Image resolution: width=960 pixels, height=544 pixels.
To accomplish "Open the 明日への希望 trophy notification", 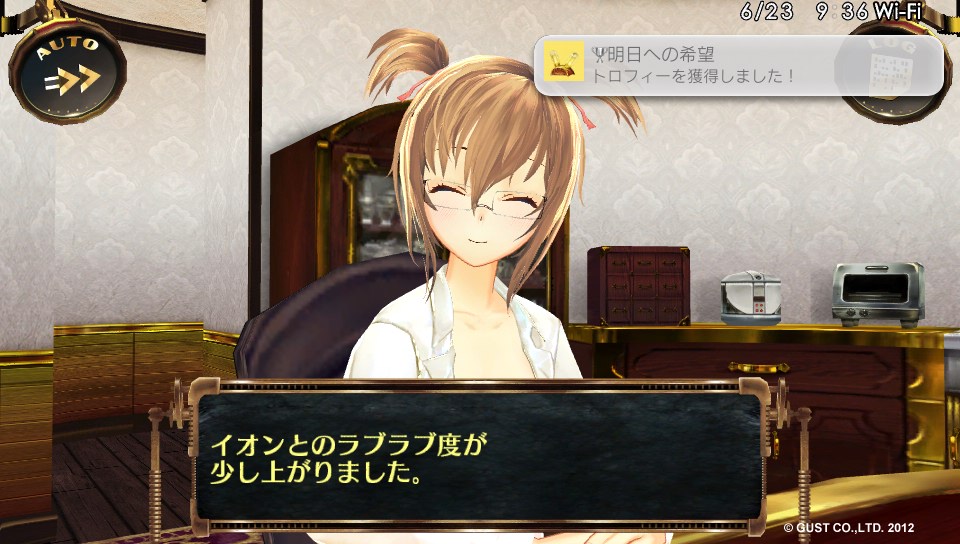I will [738, 65].
